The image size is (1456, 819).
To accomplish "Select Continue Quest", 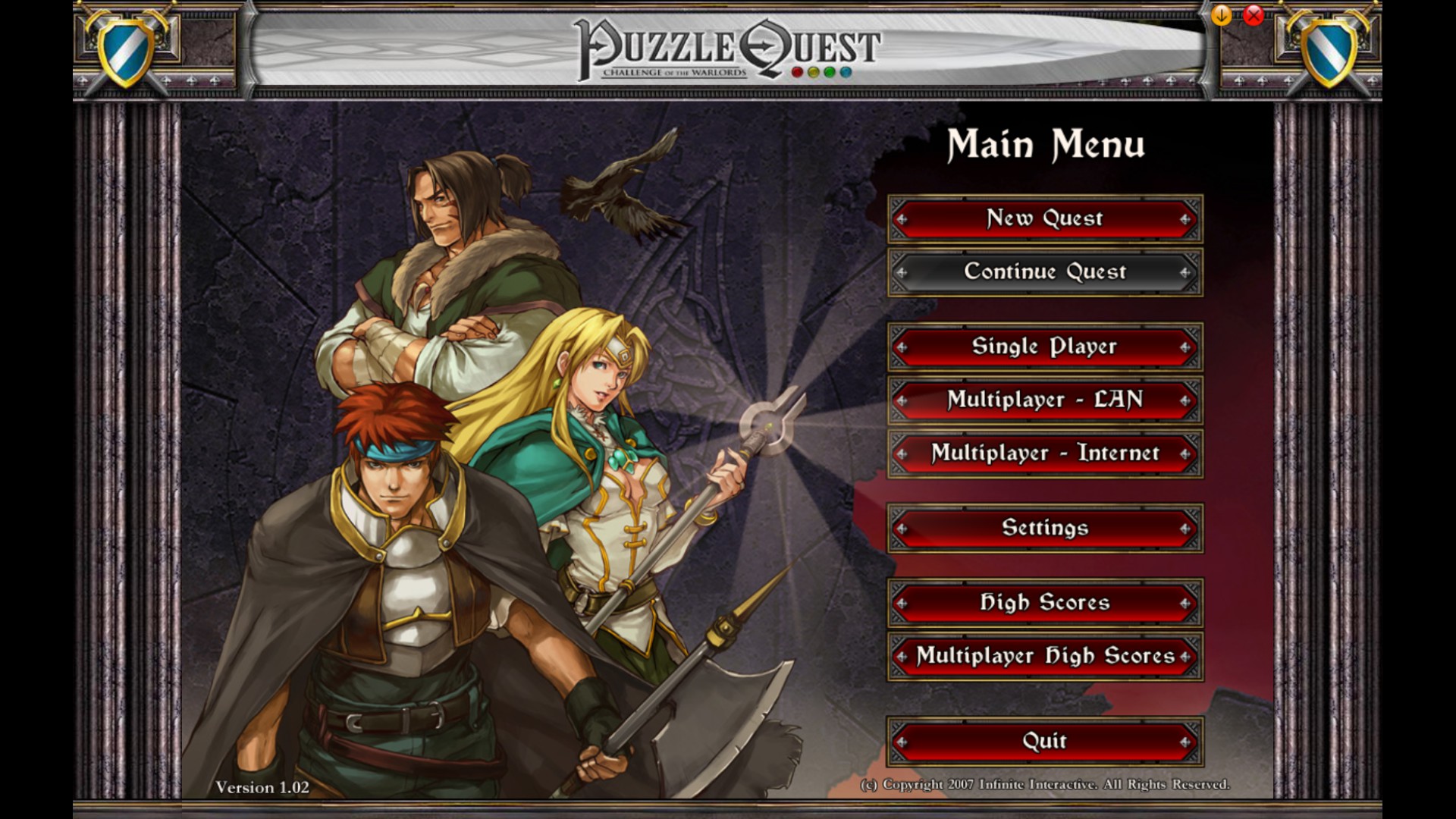I will (1044, 272).
